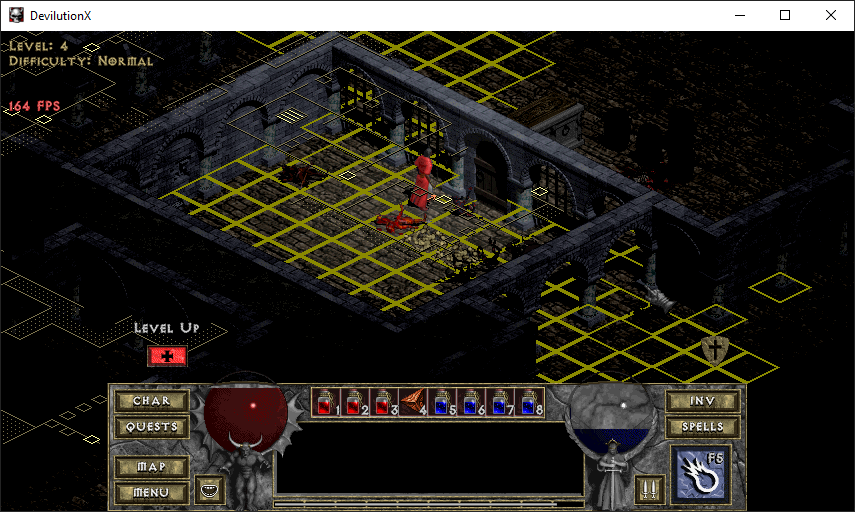Open the active spell selector with the F5 fireball icon
The height and width of the screenshot is (512, 855).
[x=701, y=476]
